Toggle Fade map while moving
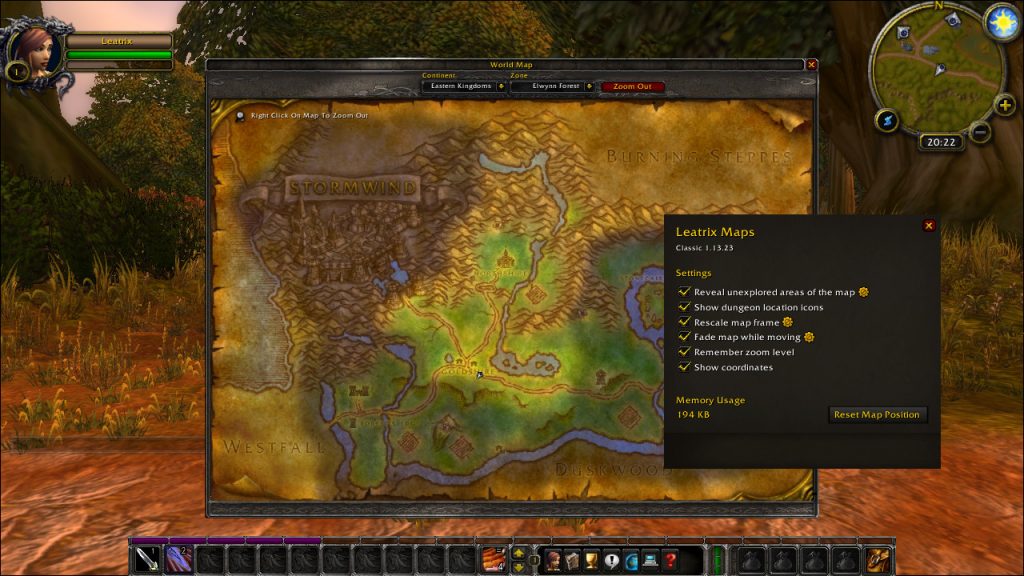 685,337
